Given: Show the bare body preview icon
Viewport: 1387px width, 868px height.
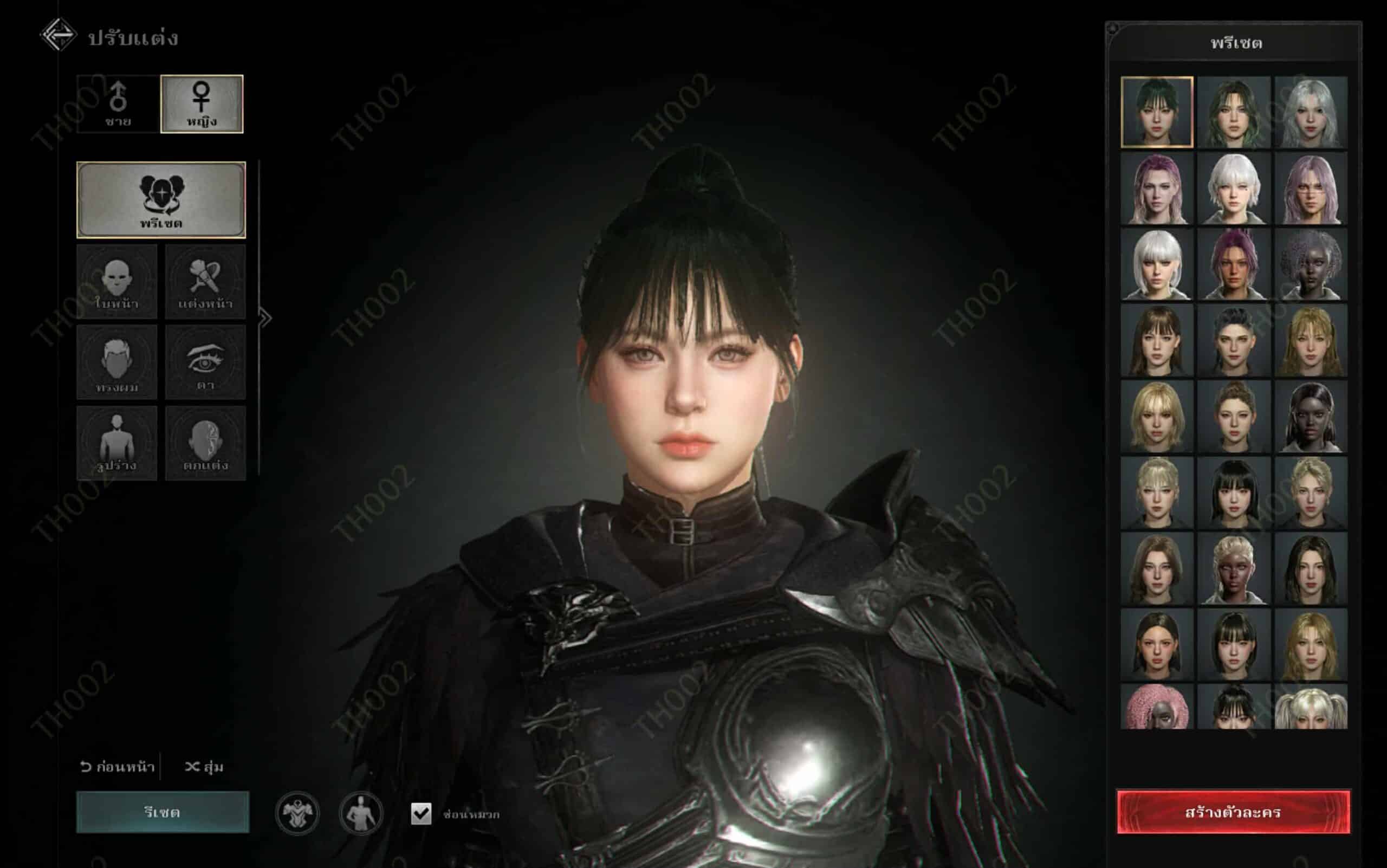Looking at the screenshot, I should (x=360, y=813).
